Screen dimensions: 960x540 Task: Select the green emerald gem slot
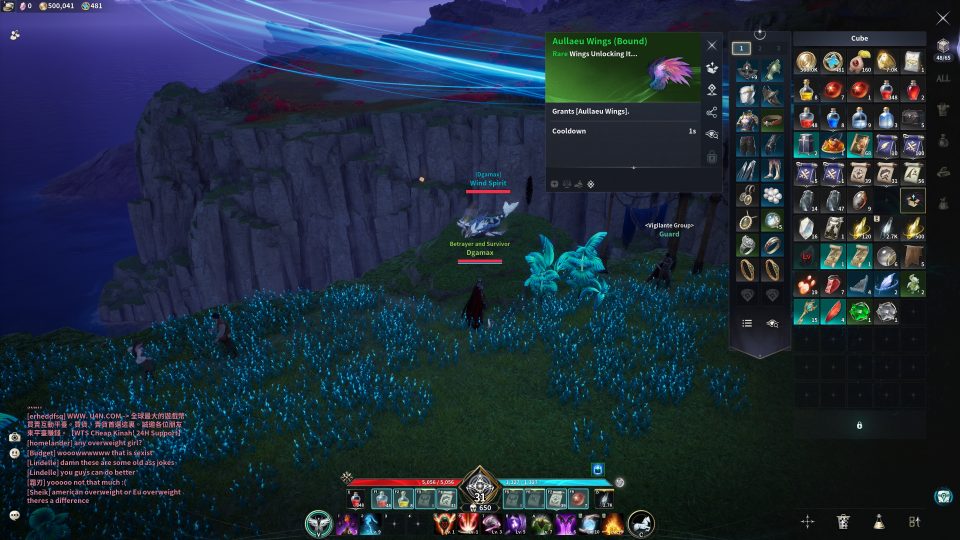point(859,312)
